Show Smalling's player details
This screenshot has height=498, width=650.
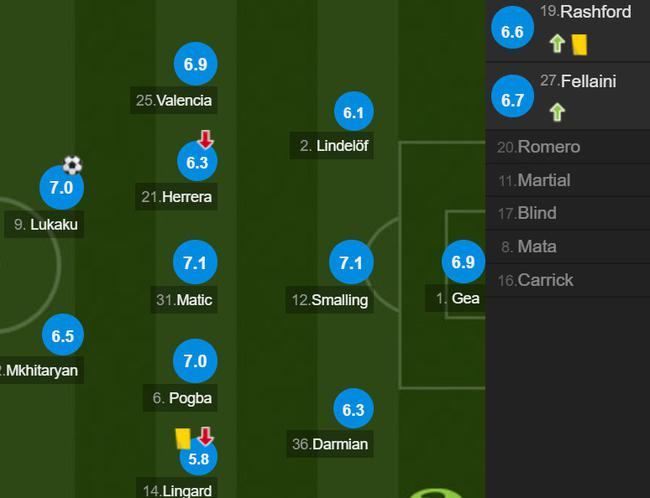(x=350, y=263)
